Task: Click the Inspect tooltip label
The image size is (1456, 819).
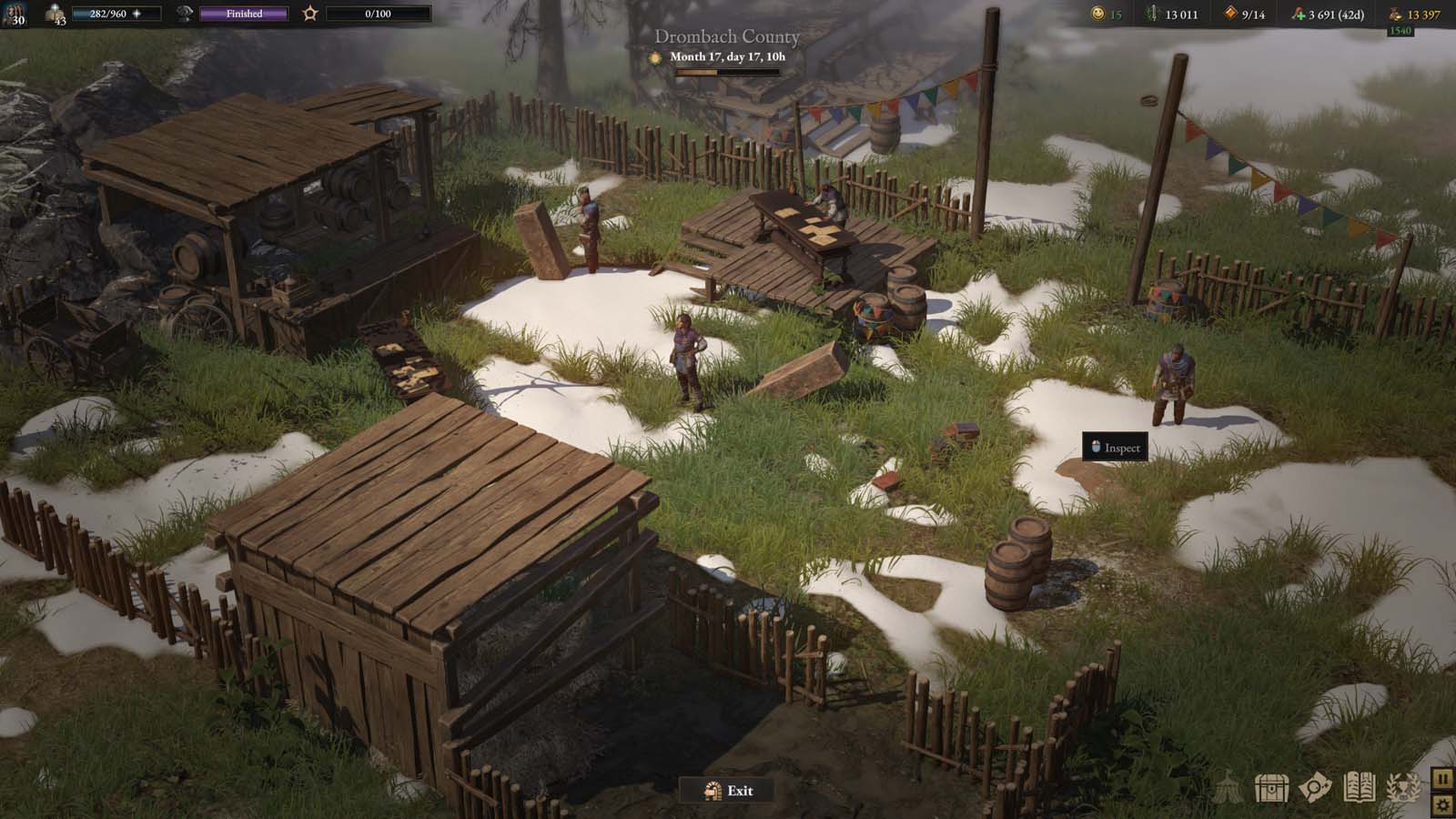Action: 1115,448
